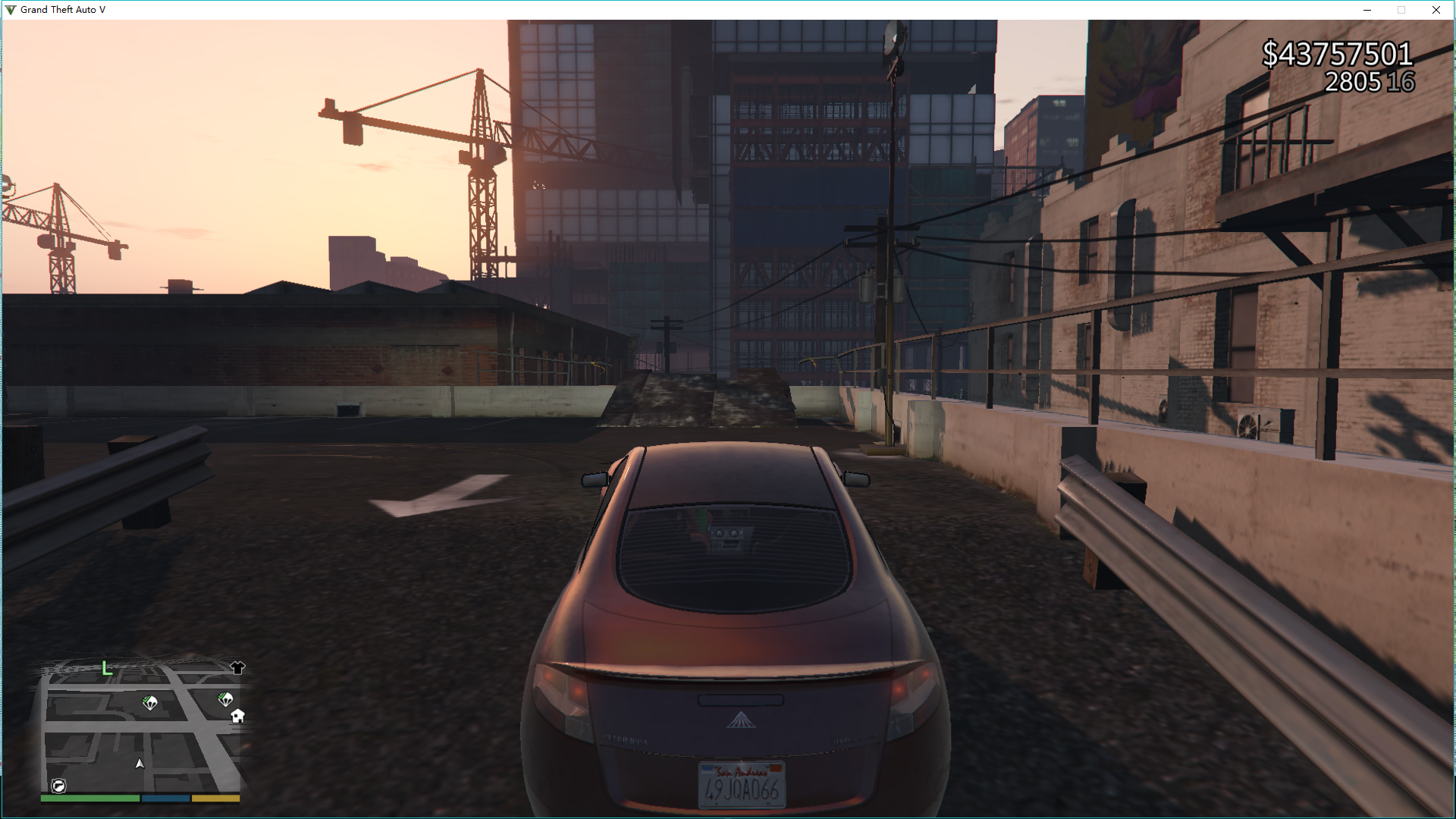1456x819 pixels.
Task: Select the clothing store shirt blip
Action: (237, 667)
